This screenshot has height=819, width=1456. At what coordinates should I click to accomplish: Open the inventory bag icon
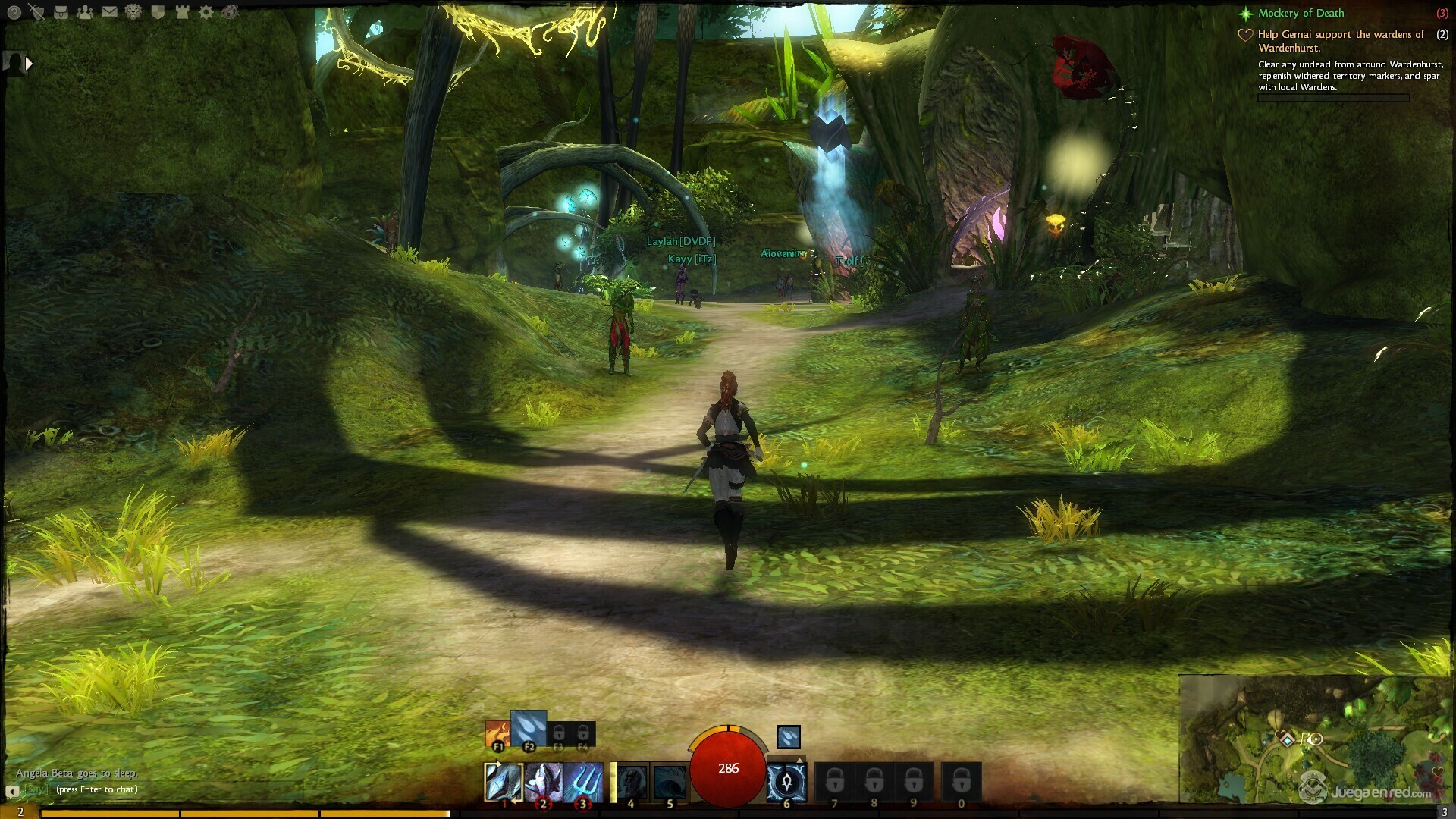(x=61, y=12)
